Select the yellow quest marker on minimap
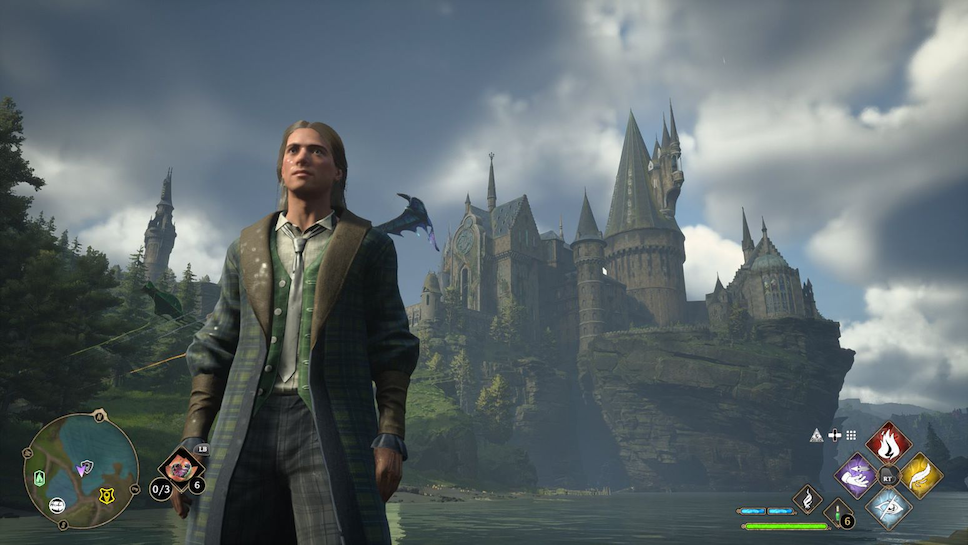This screenshot has width=968, height=545. (x=107, y=494)
